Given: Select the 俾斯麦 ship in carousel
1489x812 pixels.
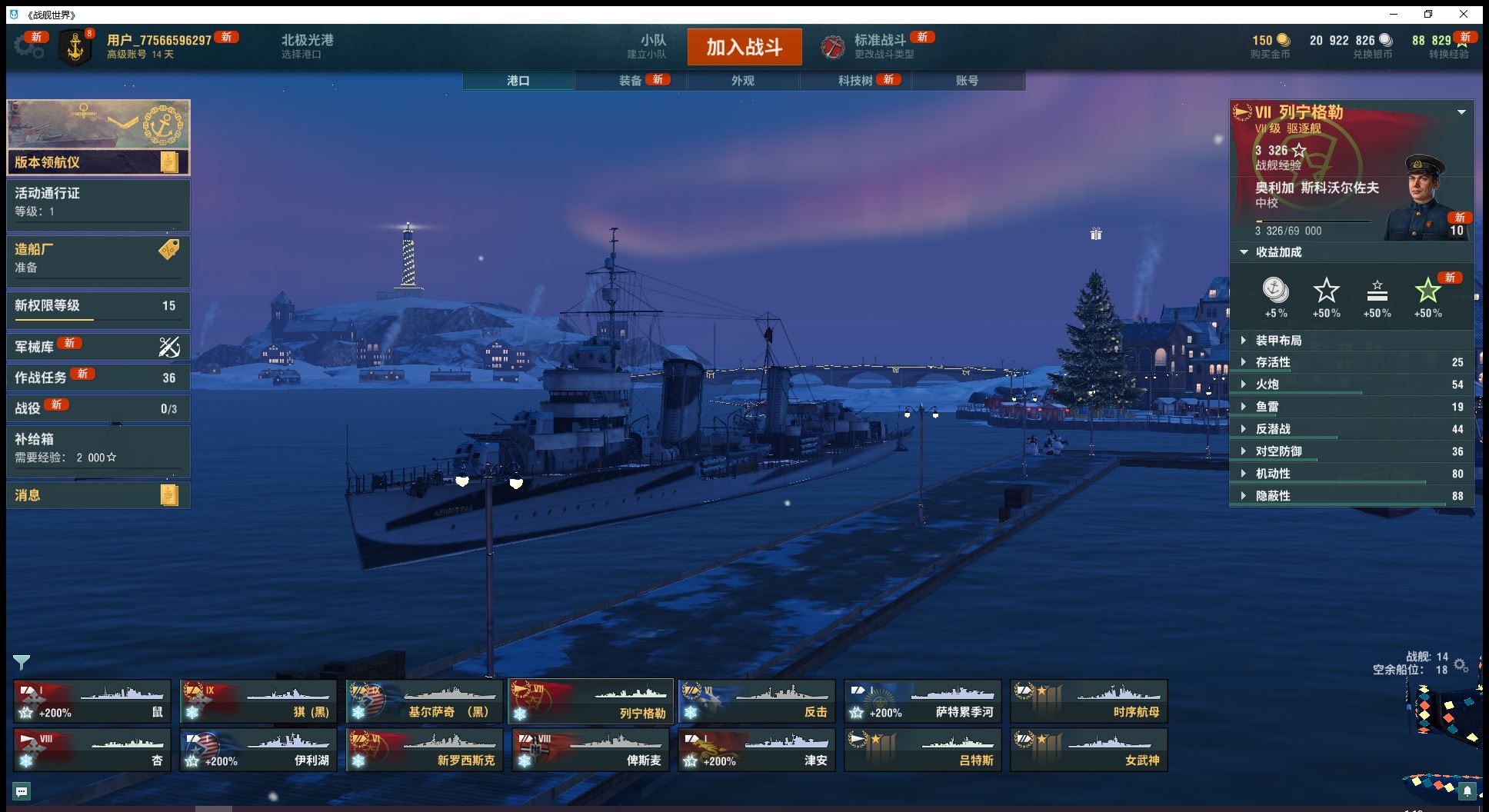Looking at the screenshot, I should pos(591,750).
